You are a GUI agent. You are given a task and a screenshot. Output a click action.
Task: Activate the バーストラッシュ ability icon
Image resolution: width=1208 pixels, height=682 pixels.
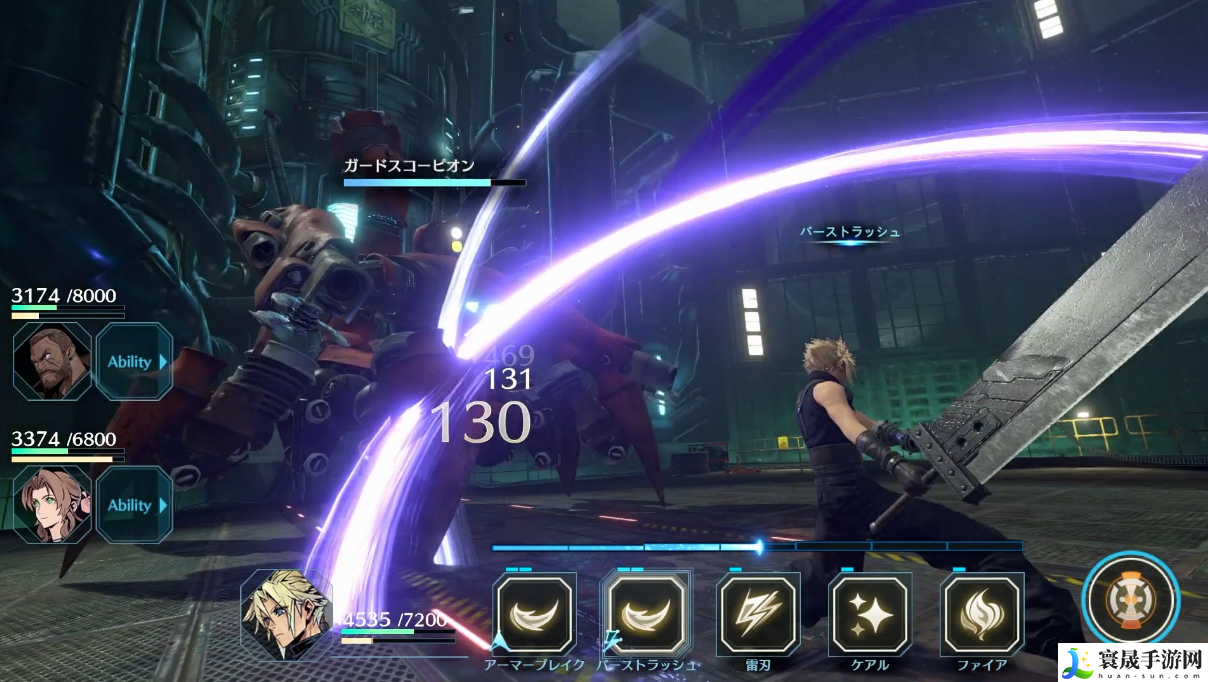[x=646, y=615]
